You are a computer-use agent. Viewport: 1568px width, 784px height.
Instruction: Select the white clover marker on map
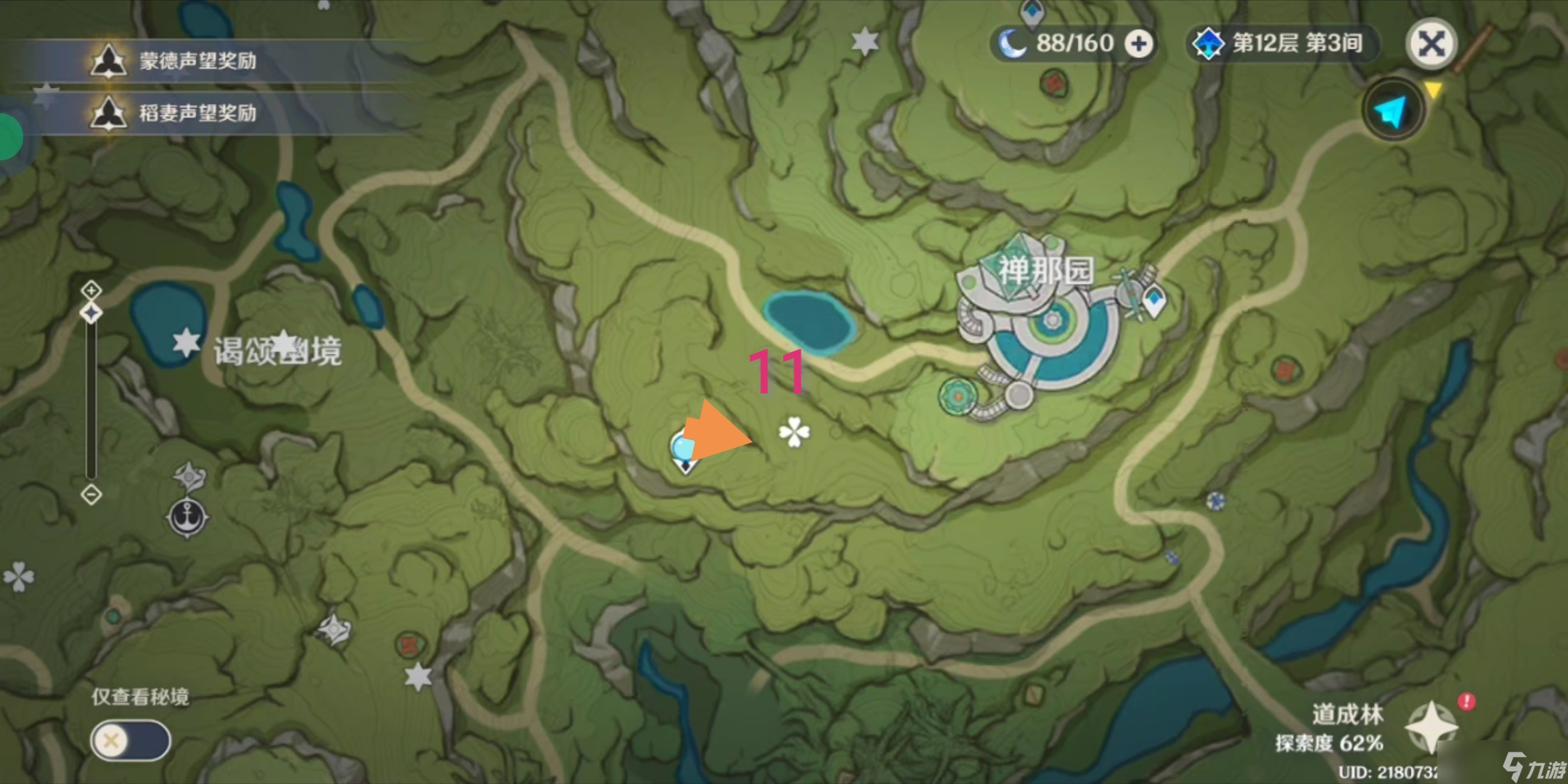point(794,432)
